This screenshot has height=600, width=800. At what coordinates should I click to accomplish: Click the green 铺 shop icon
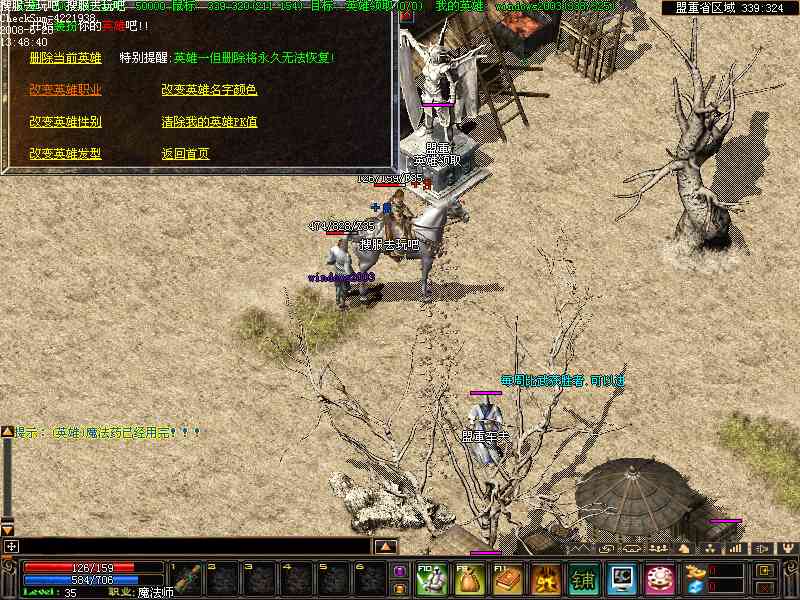click(x=584, y=579)
